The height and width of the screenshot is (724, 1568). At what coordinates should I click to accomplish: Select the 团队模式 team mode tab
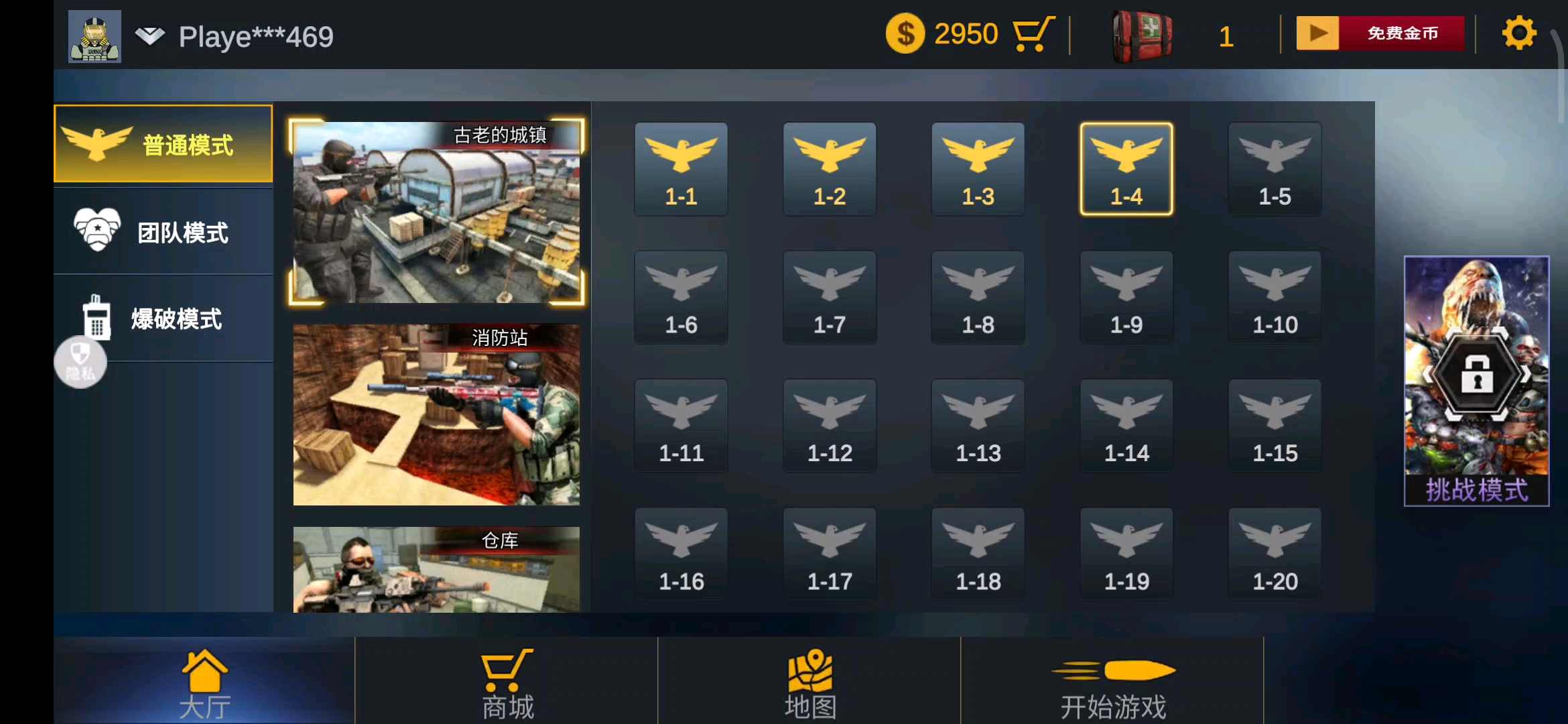click(x=163, y=232)
